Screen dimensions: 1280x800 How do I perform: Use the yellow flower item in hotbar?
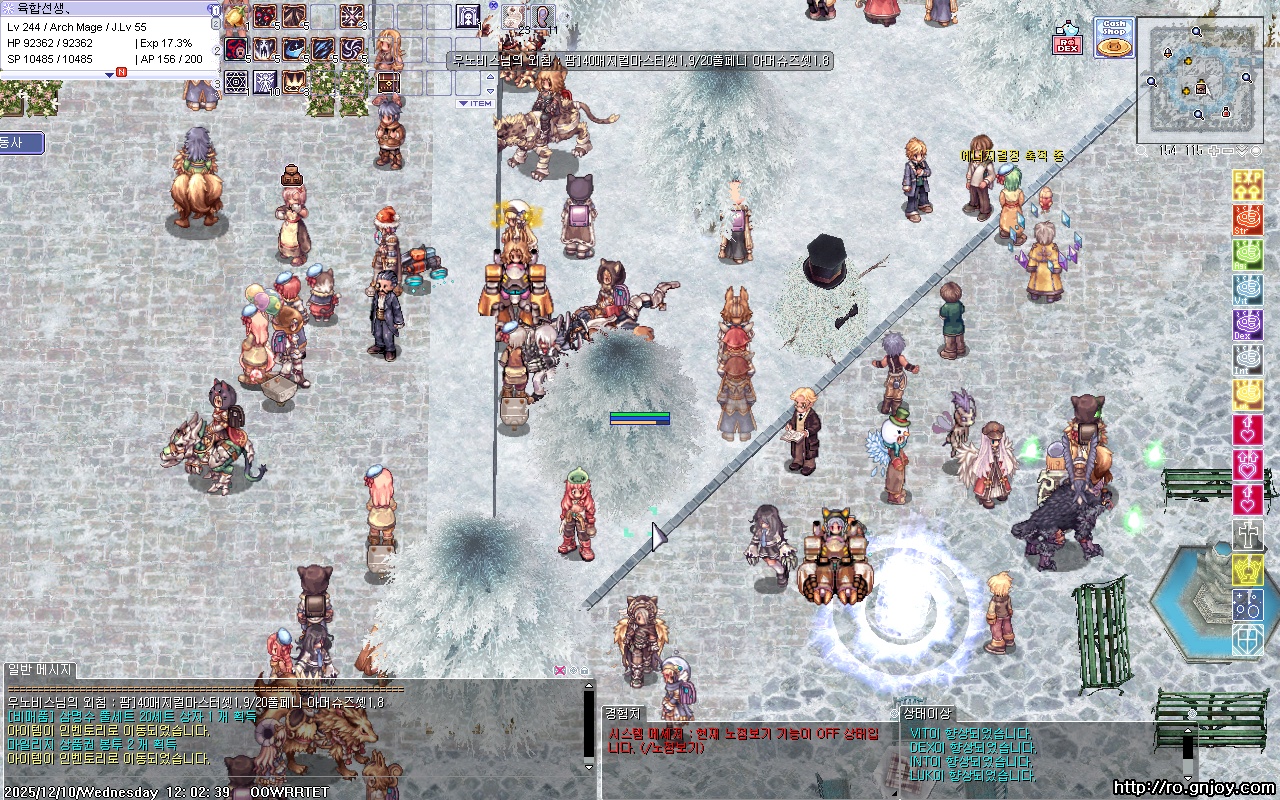(x=236, y=17)
